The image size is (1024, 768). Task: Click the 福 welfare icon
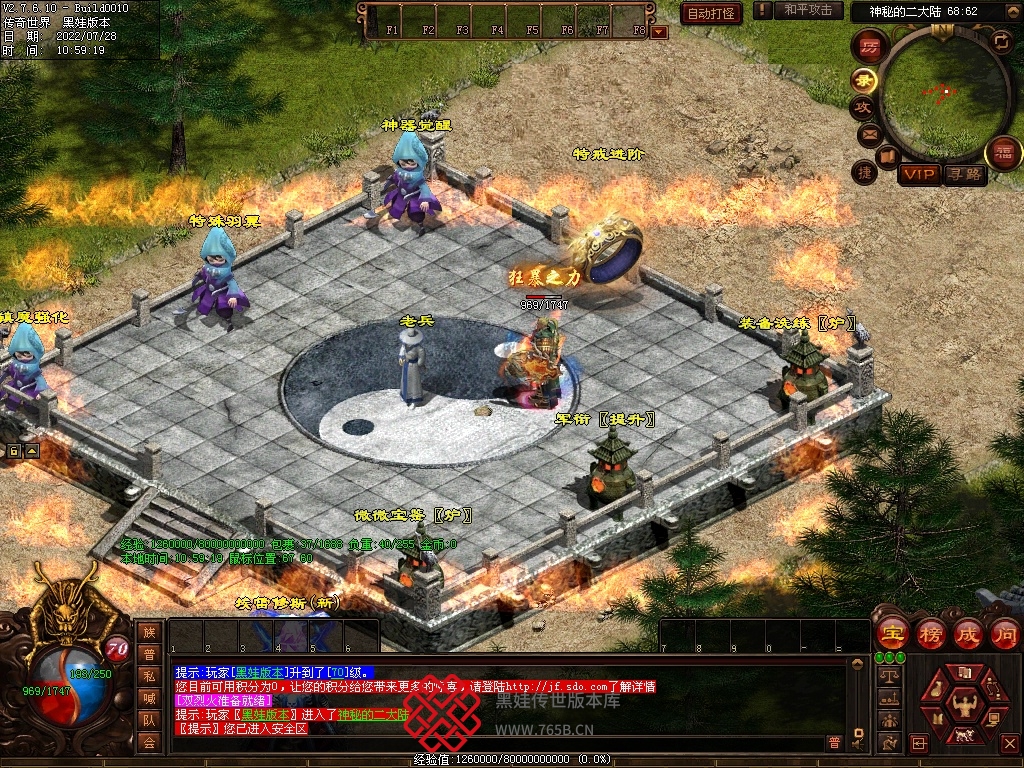click(1003, 153)
